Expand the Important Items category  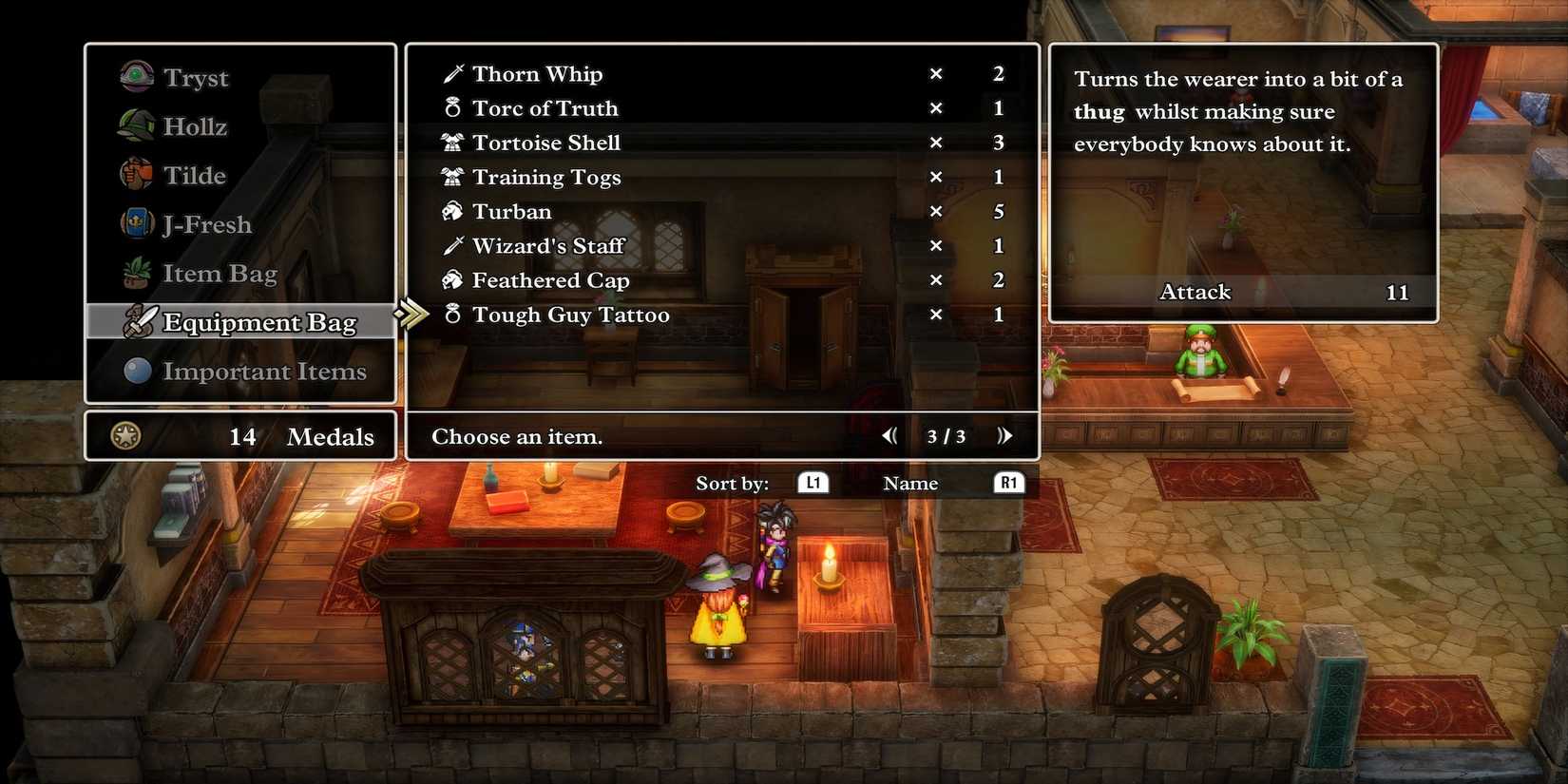point(264,372)
